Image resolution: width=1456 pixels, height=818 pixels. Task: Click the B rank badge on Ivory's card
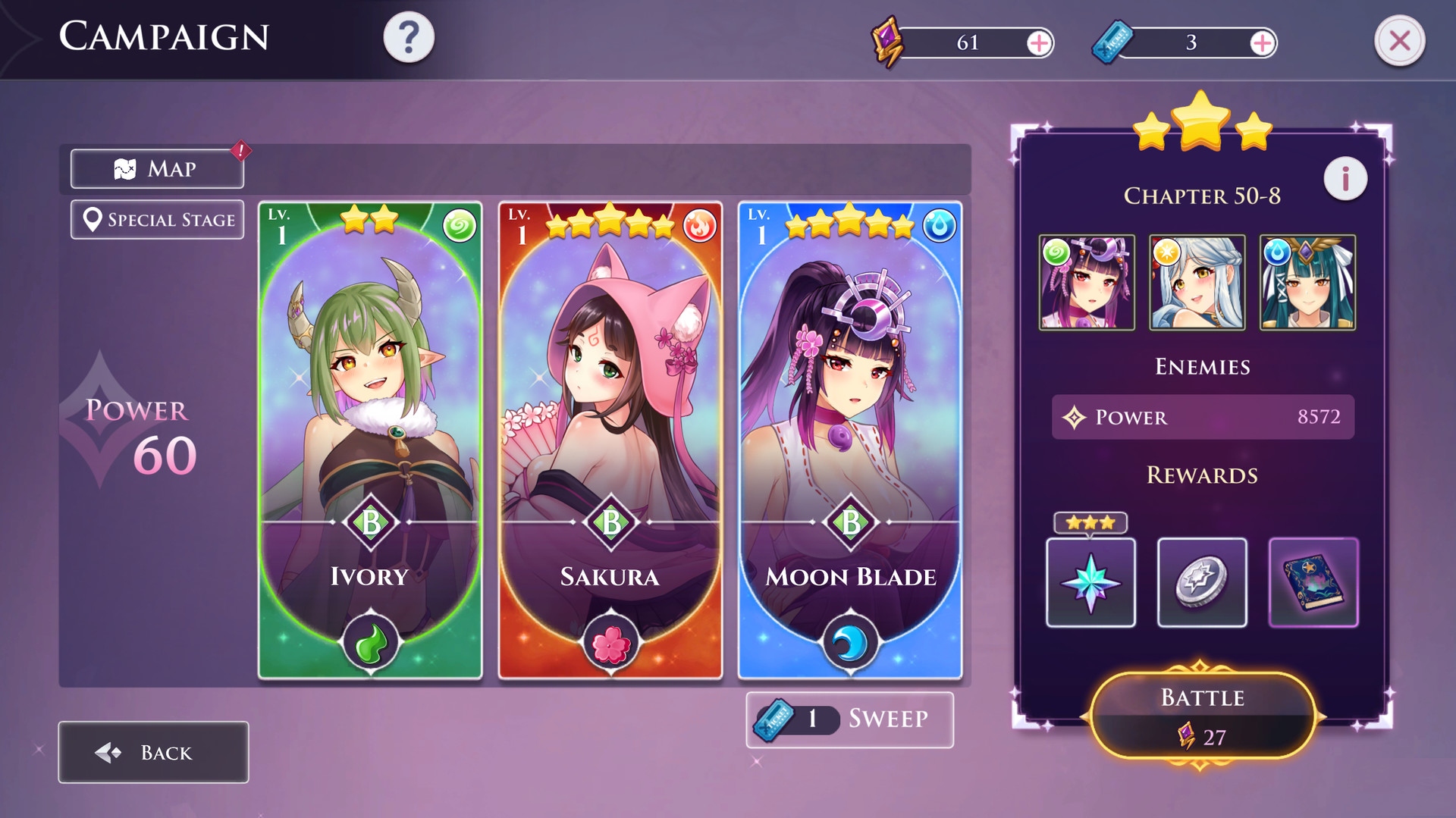pyautogui.click(x=369, y=521)
